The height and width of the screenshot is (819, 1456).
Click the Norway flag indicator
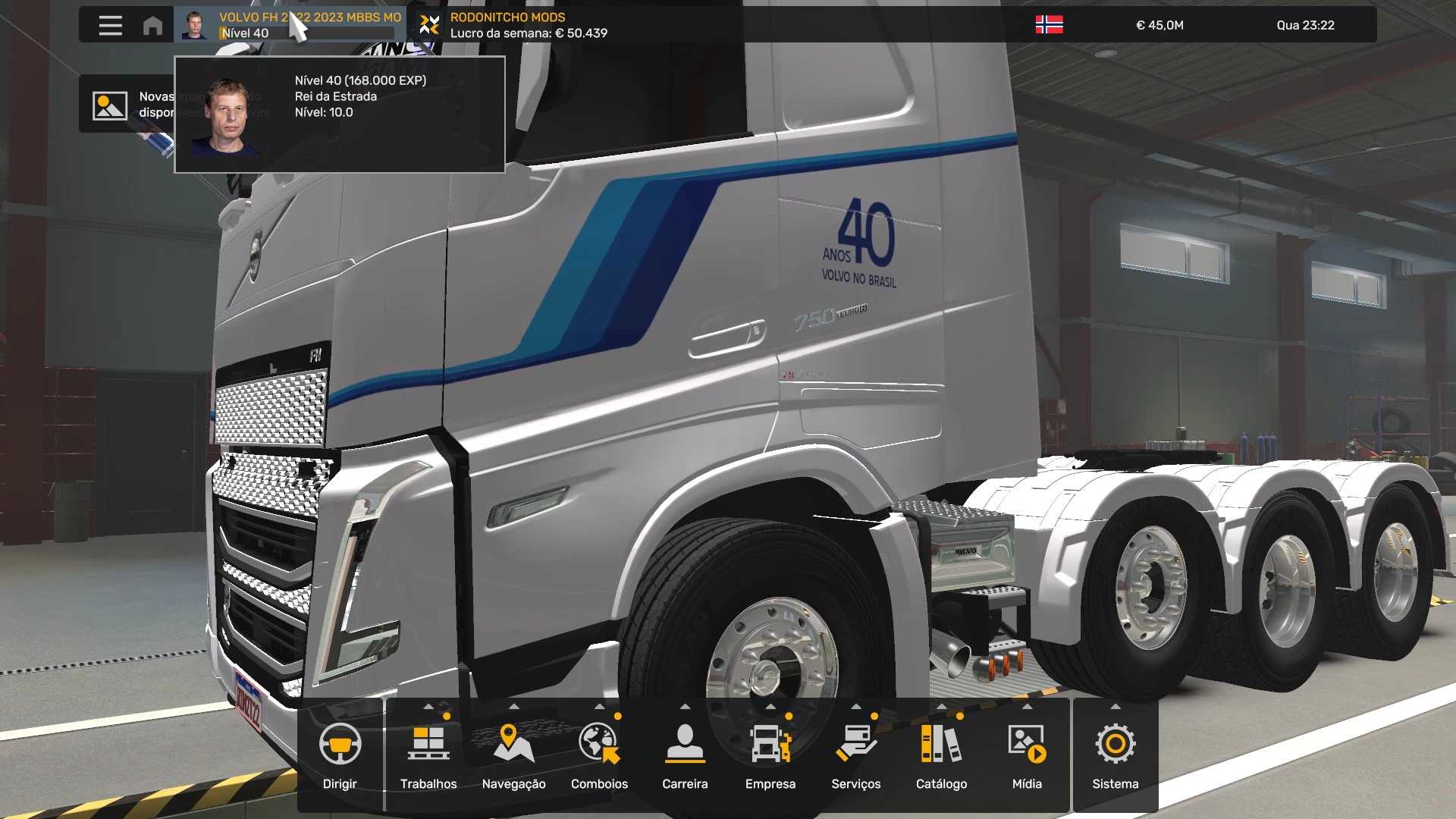point(1049,25)
